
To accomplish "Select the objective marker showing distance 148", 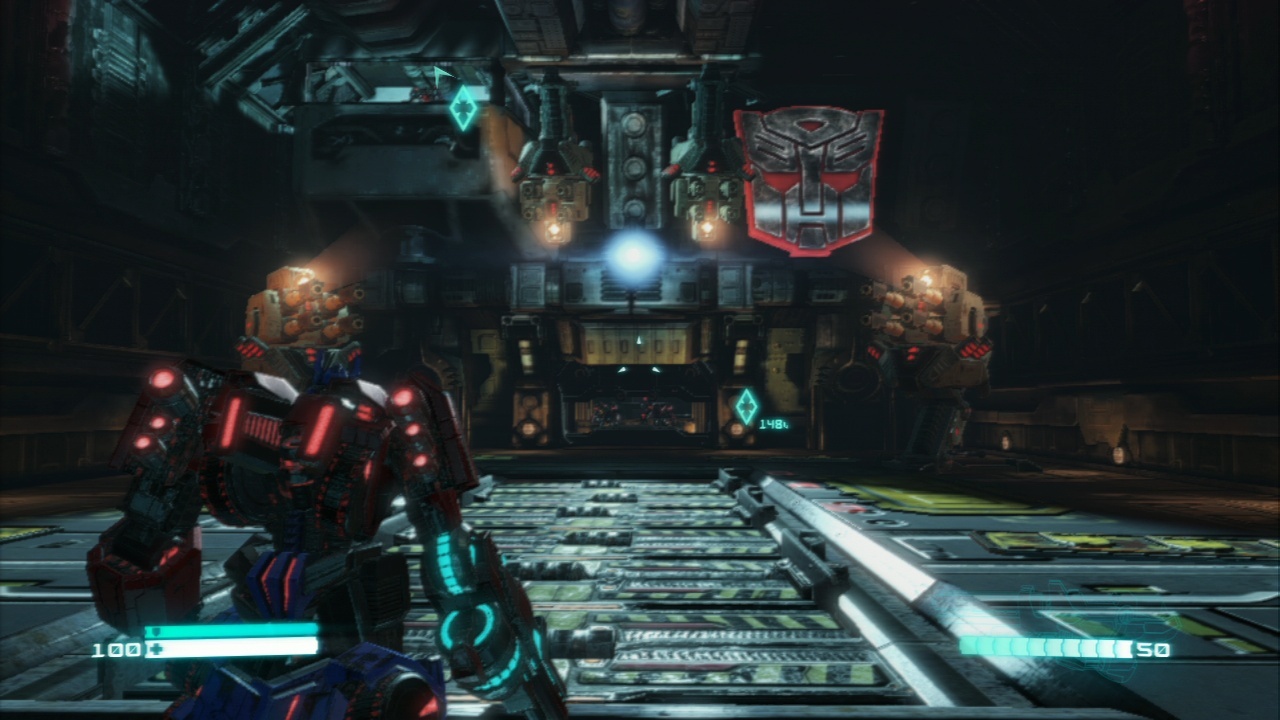I will 746,406.
